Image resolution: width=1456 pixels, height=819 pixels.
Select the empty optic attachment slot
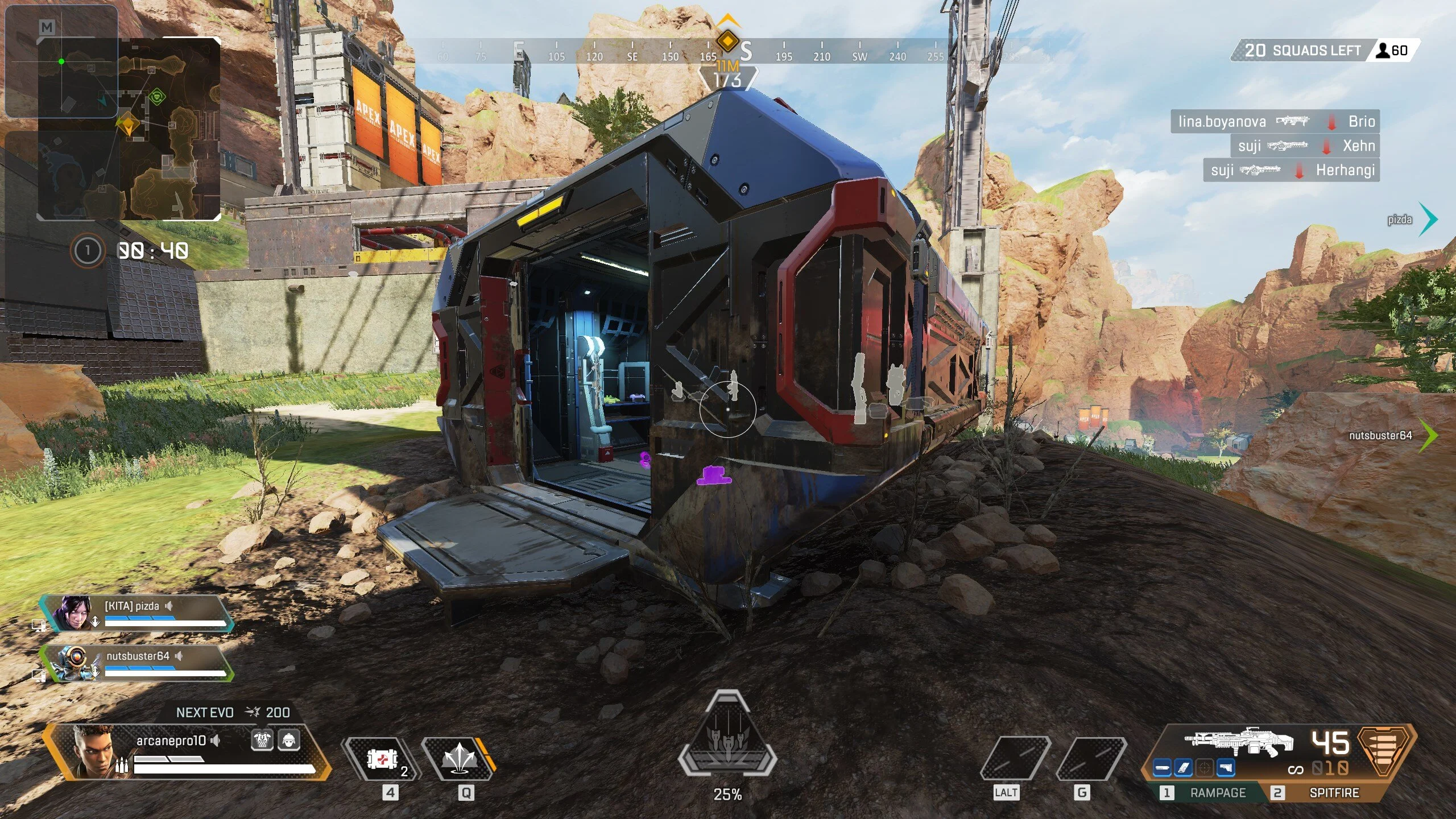coord(1204,768)
